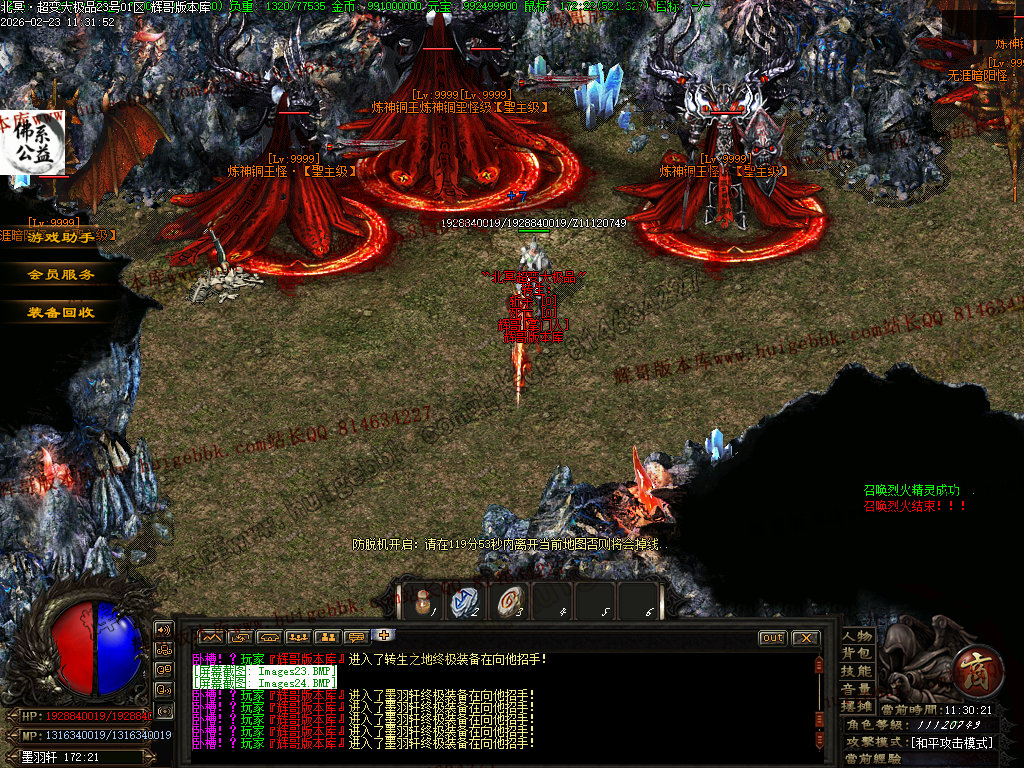The image size is (1024, 768).
Task: Open the 会员服务 member services menu
Action: [62, 274]
